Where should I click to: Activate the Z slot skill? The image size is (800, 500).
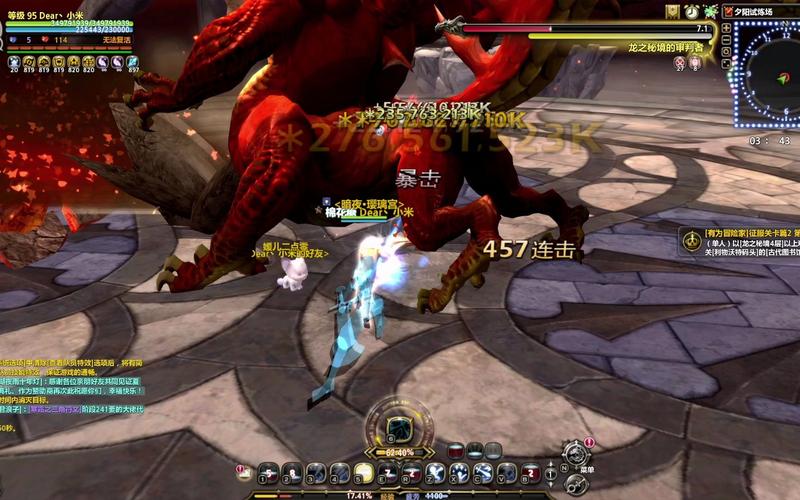[436, 472]
